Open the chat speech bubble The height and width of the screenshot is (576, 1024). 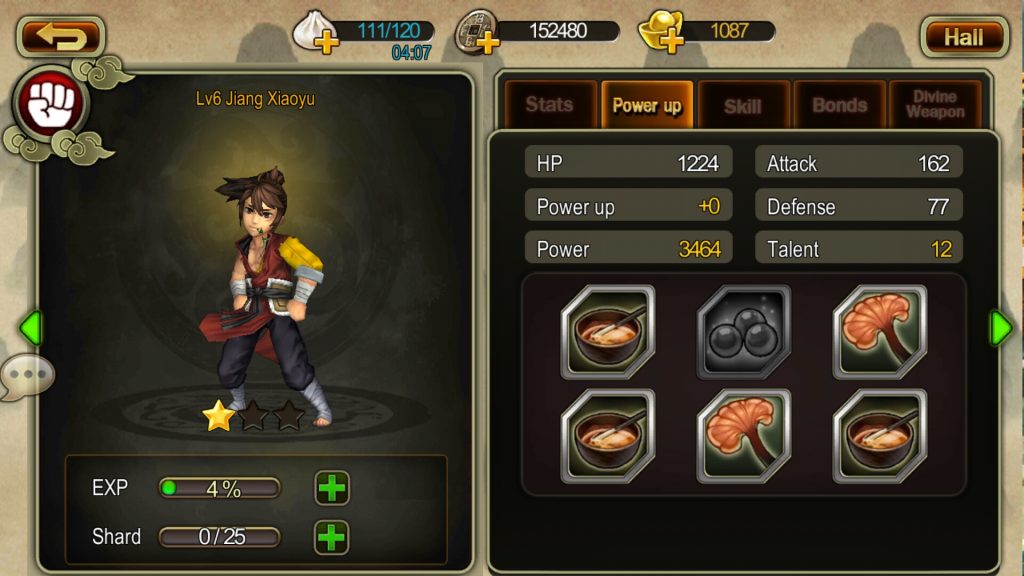pos(28,377)
